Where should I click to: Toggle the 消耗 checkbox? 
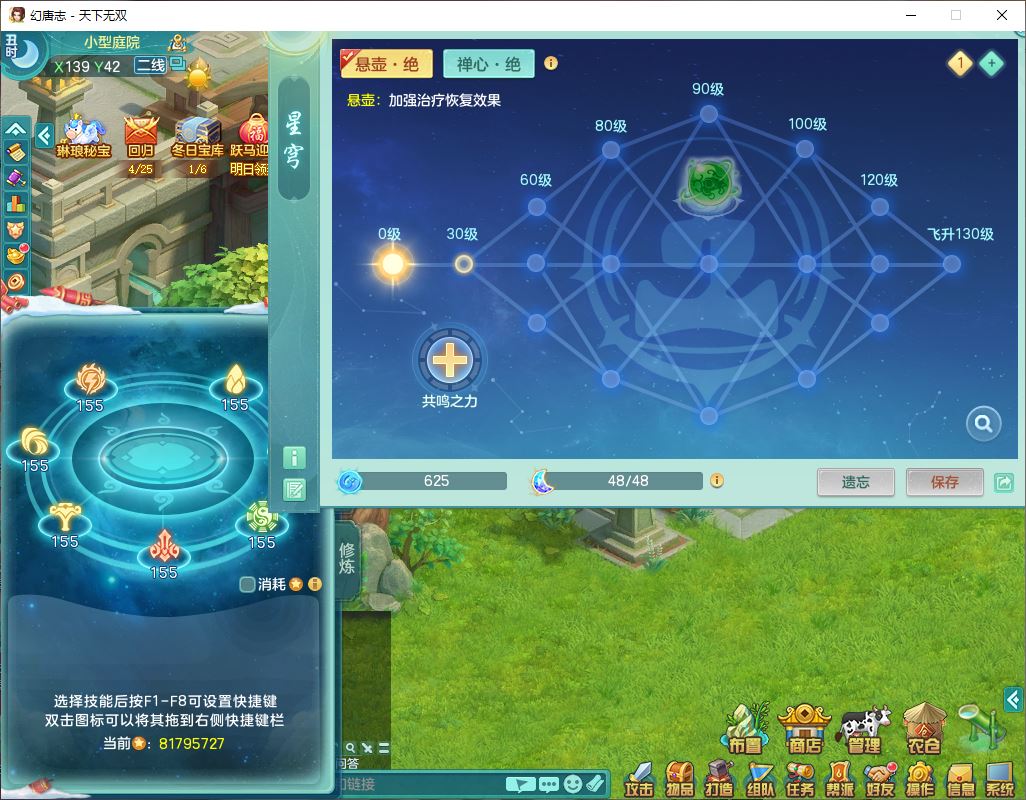pos(248,584)
